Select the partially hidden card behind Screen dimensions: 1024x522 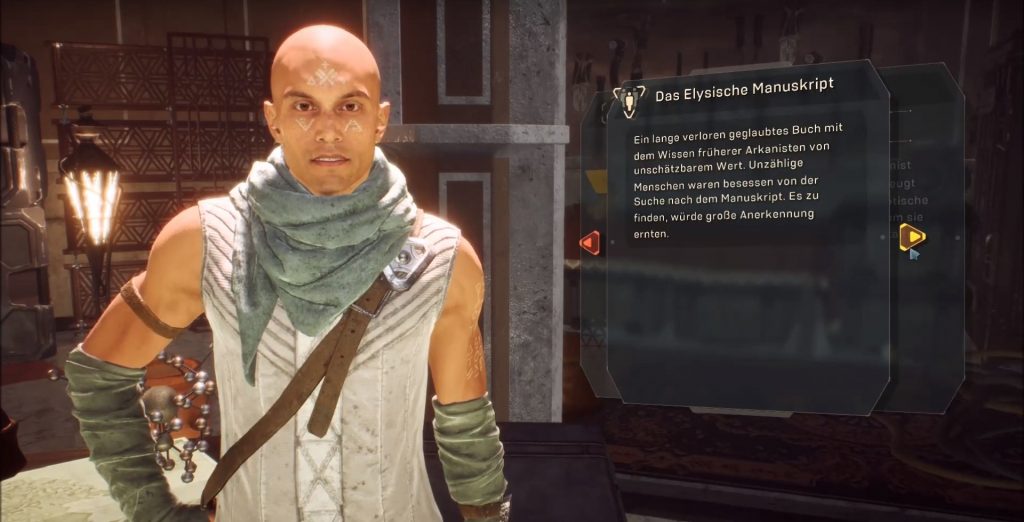click(x=930, y=330)
